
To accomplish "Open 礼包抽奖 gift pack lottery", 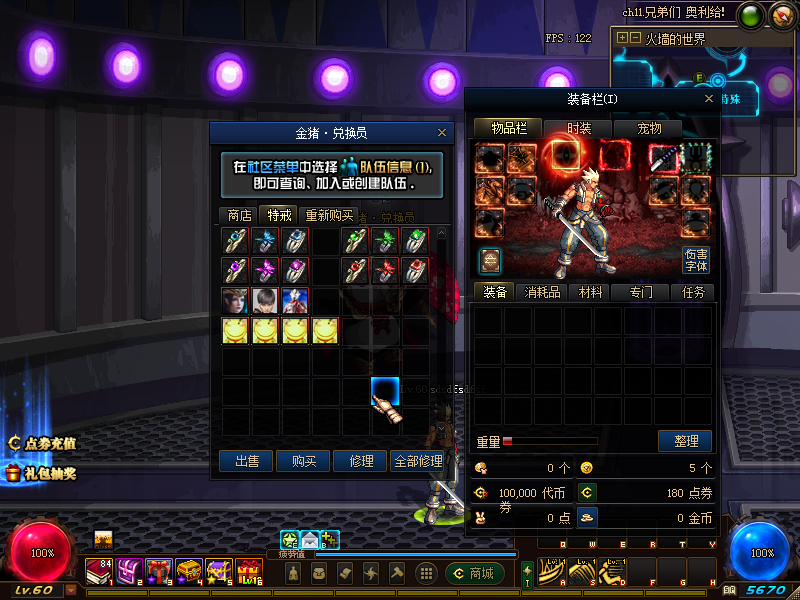I will pos(42,473).
